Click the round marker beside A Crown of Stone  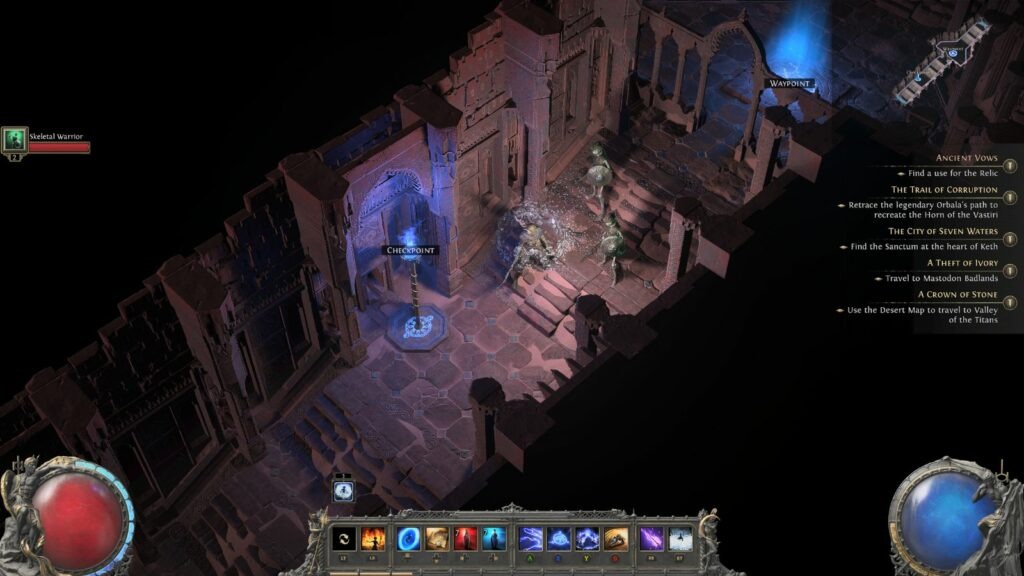[1011, 302]
